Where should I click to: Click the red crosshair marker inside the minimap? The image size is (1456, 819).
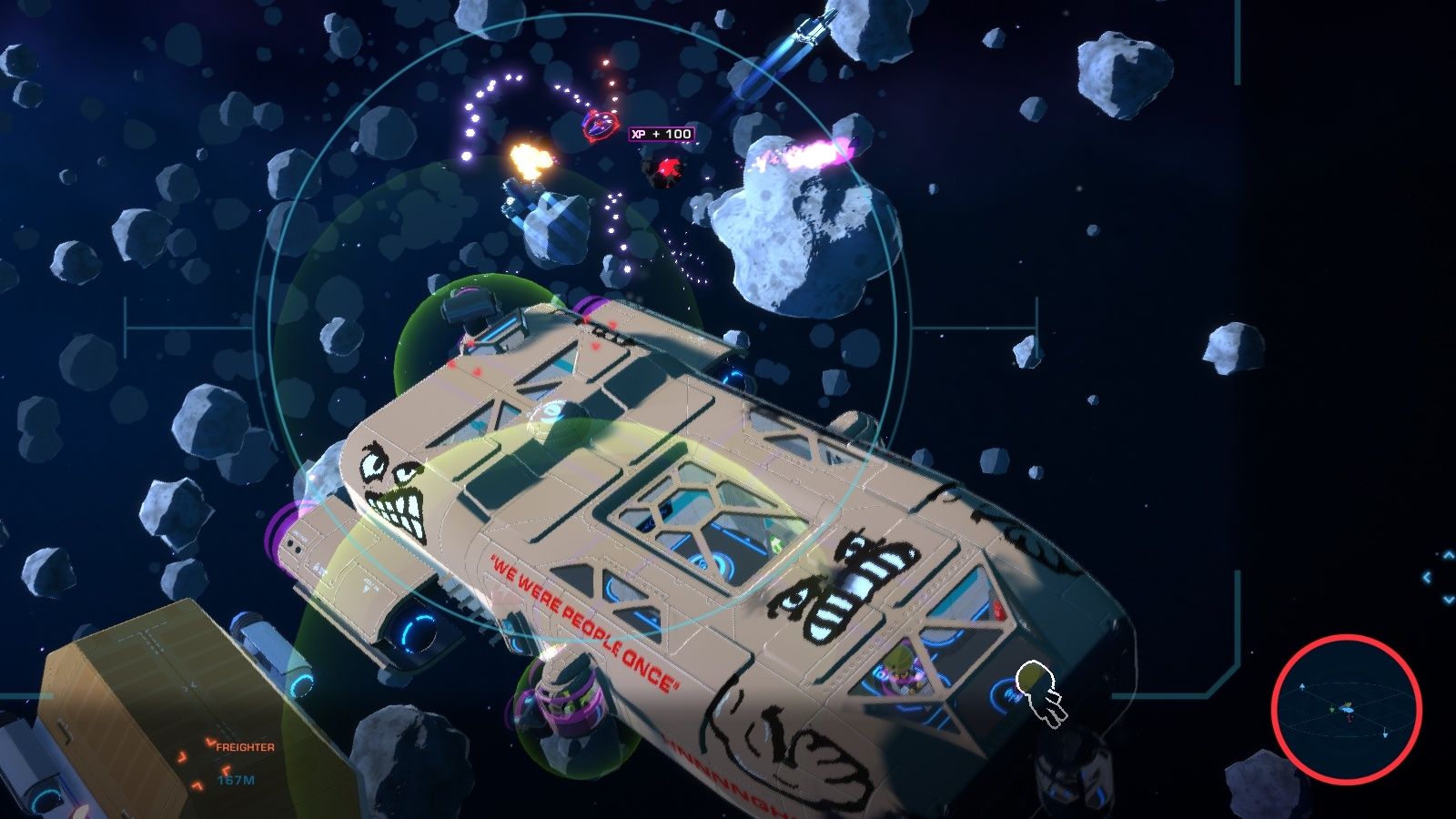(1349, 716)
